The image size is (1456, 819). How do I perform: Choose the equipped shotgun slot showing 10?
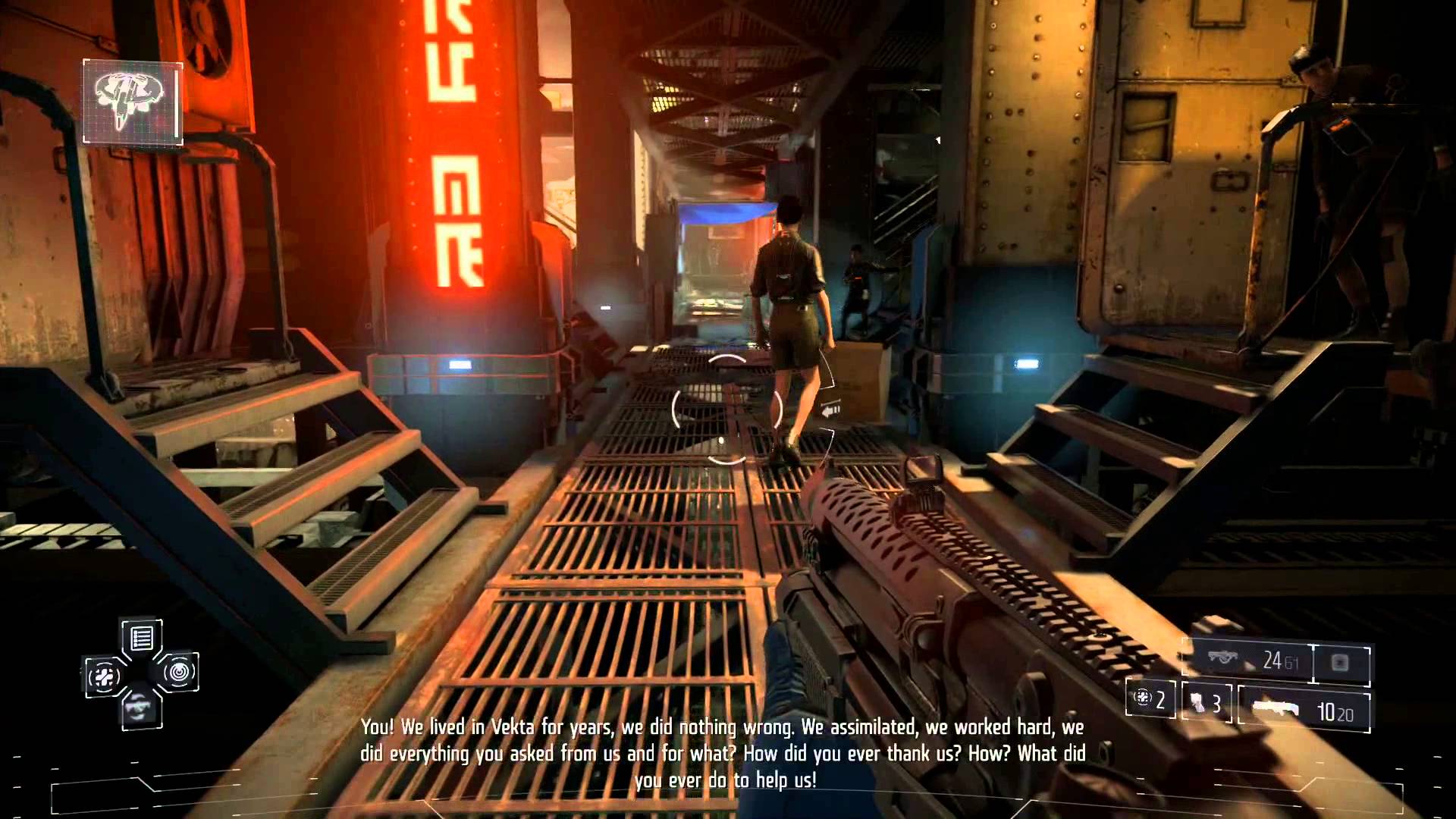pyautogui.click(x=1304, y=711)
